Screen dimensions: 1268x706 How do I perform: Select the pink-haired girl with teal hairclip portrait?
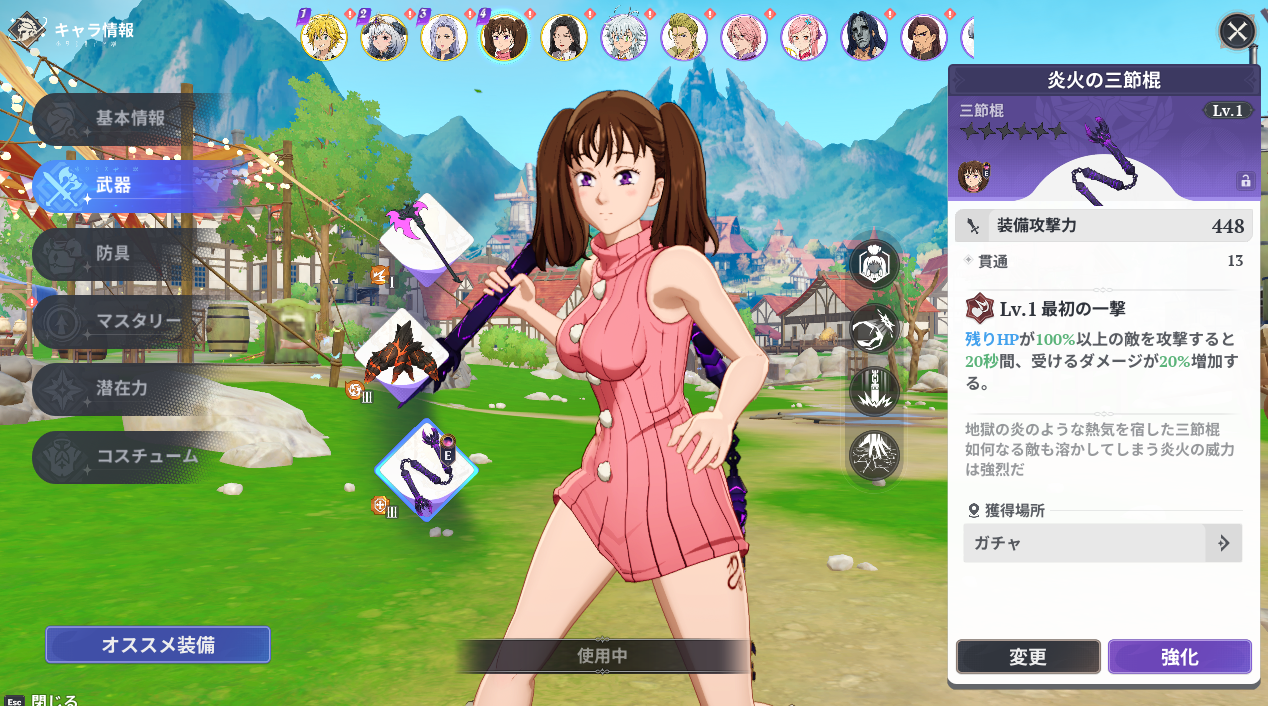(x=804, y=38)
